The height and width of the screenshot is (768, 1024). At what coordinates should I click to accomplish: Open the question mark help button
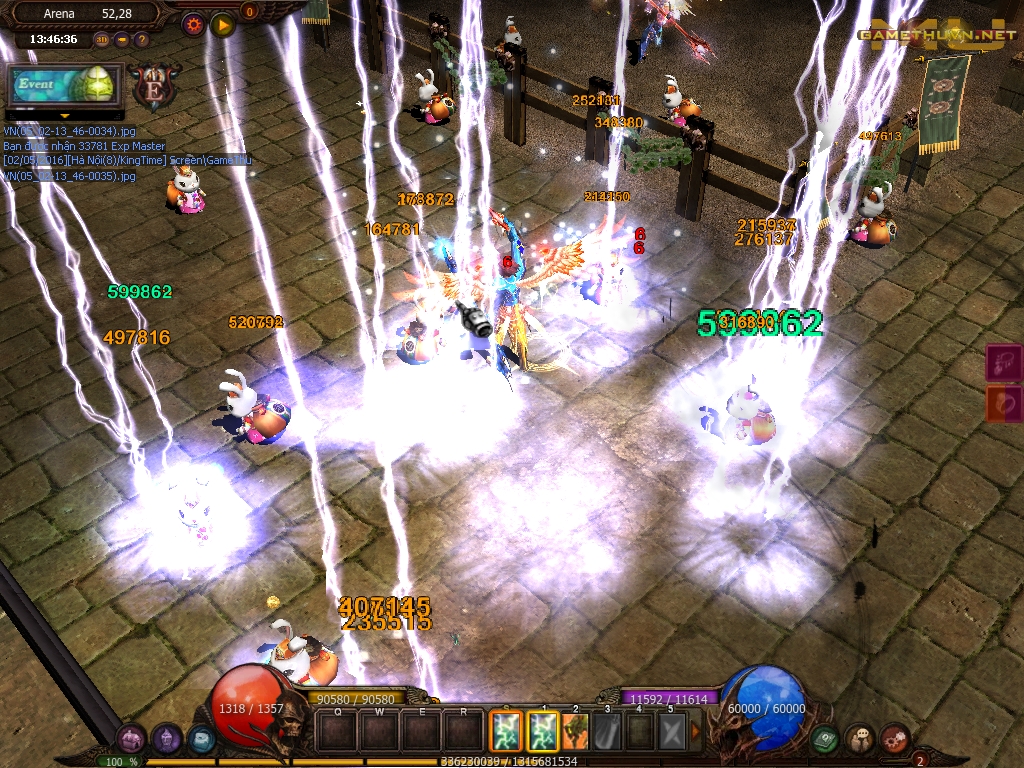point(141,40)
